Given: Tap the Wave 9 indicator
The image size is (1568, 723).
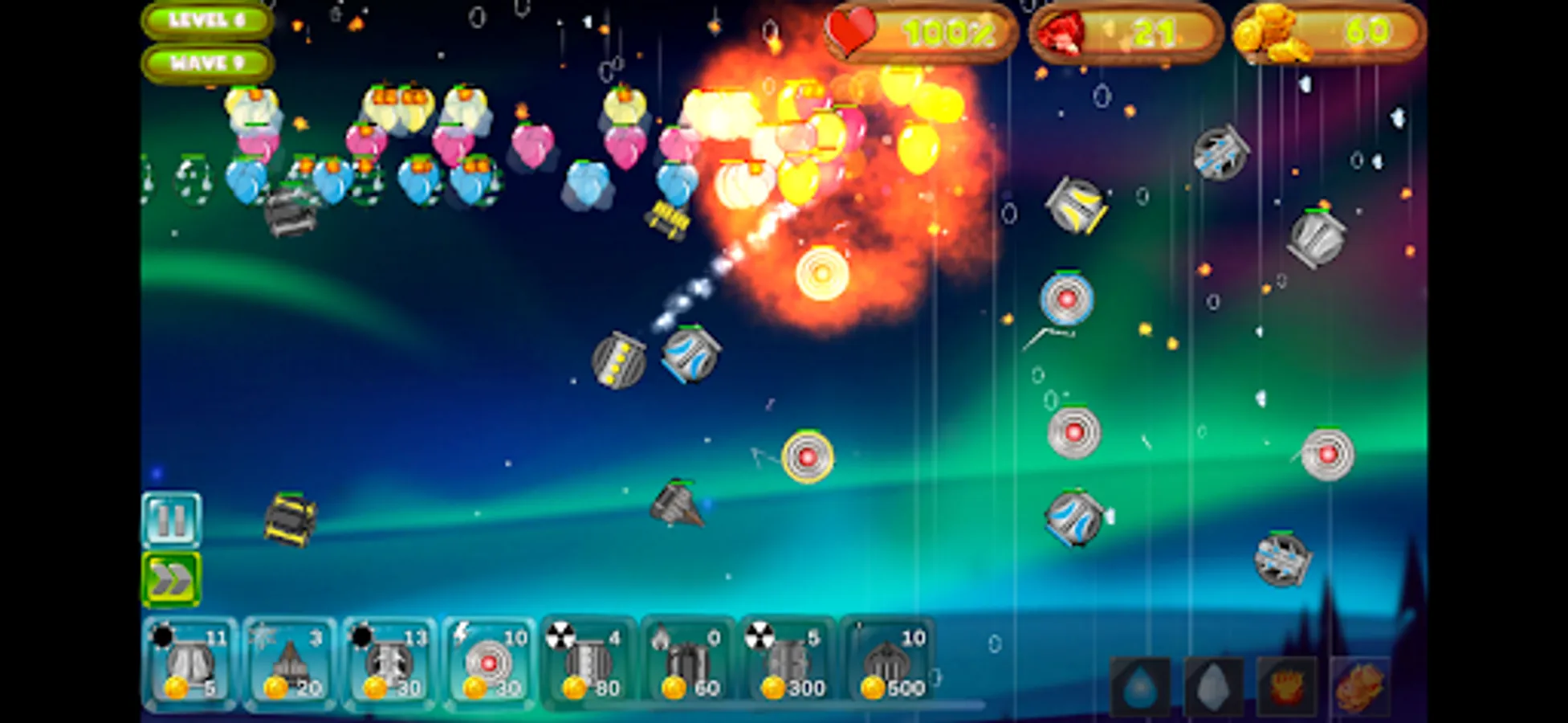Looking at the screenshot, I should tap(207, 60).
